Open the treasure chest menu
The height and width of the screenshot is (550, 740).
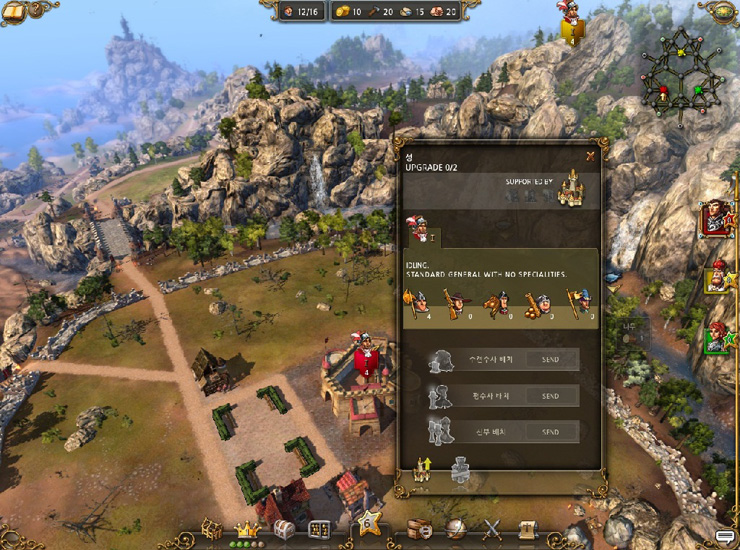[x=284, y=529]
